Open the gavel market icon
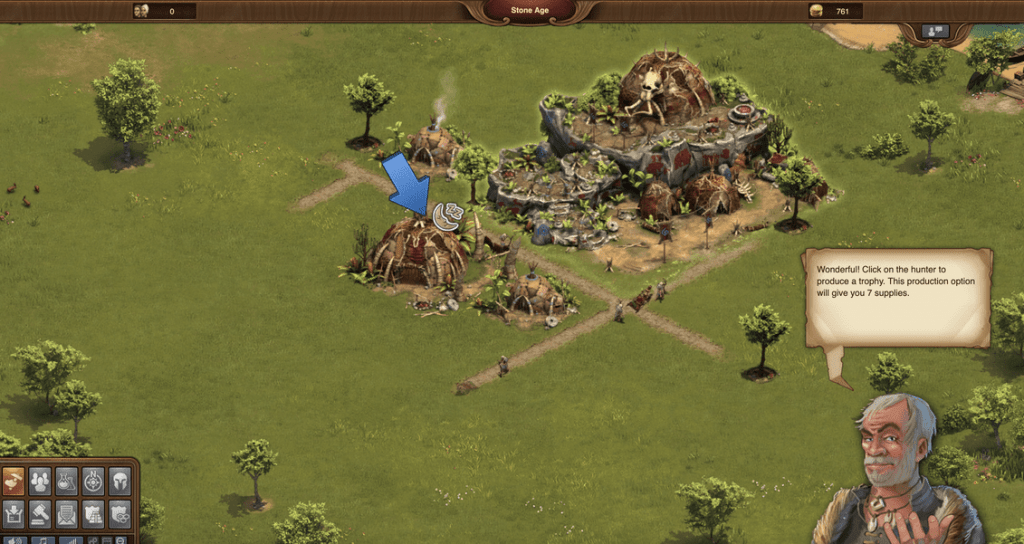This screenshot has height=544, width=1024. coord(40,514)
